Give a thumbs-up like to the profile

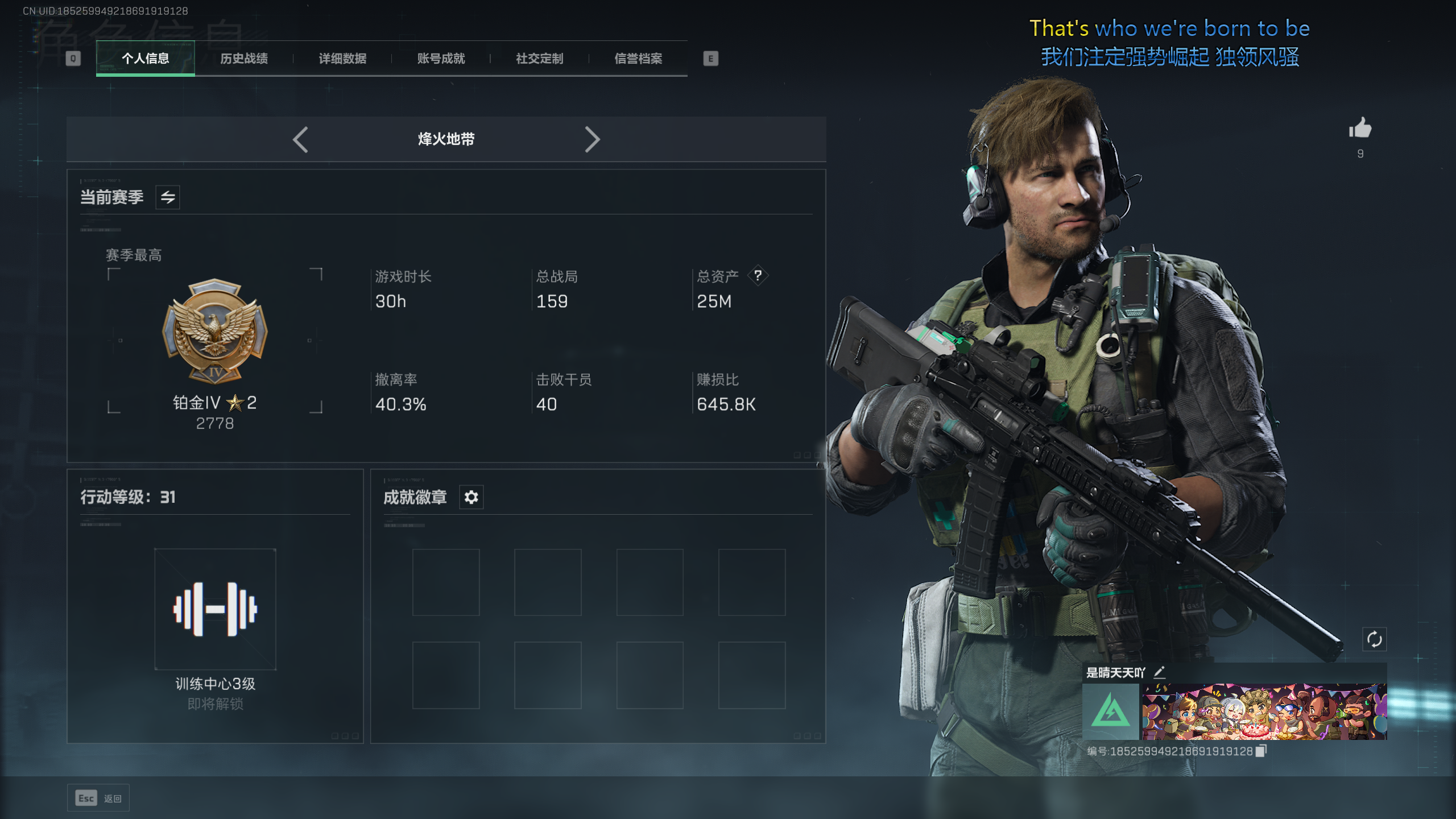coord(1360,129)
